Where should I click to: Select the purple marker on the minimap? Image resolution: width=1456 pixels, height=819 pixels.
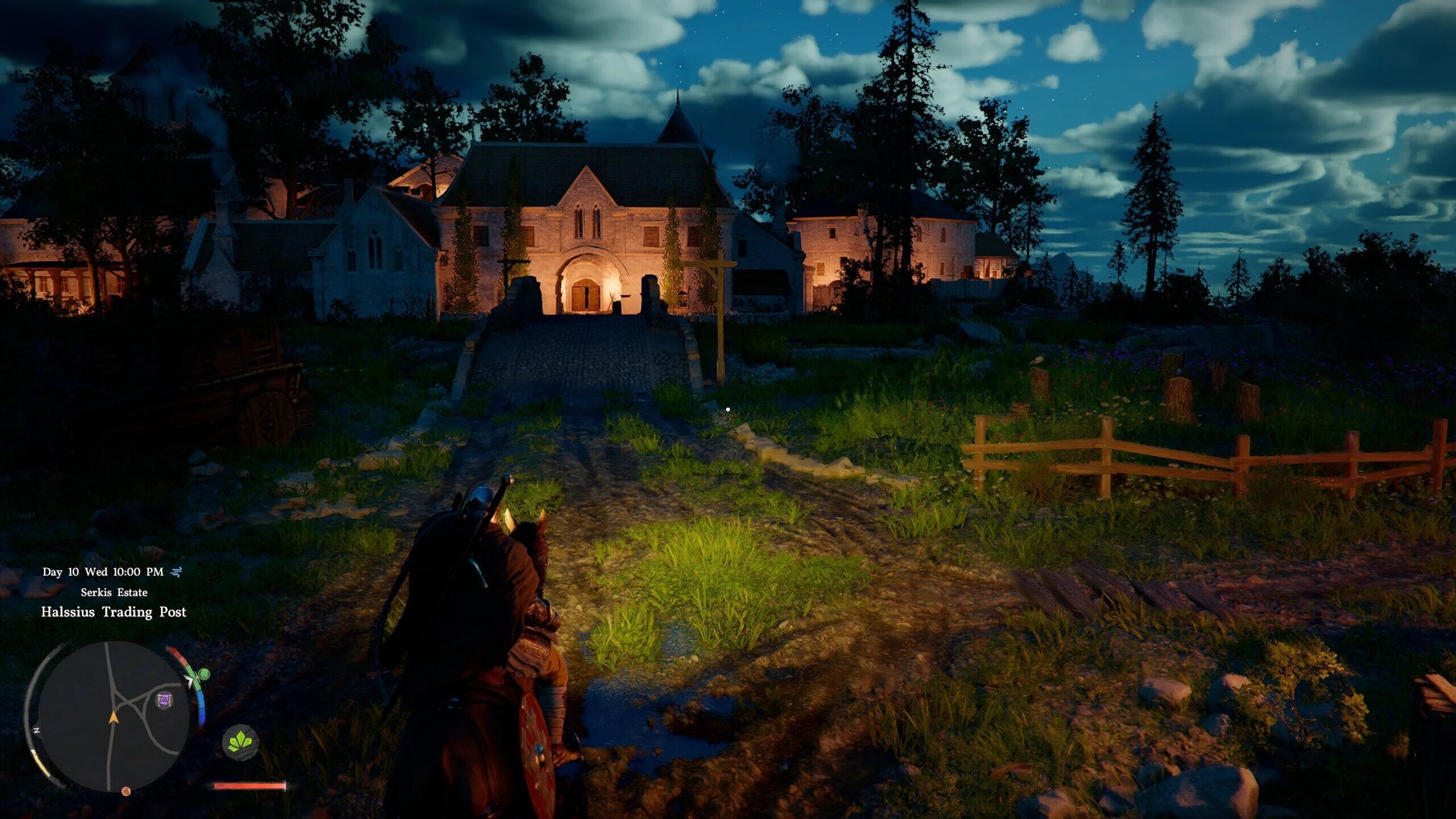pyautogui.click(x=164, y=700)
